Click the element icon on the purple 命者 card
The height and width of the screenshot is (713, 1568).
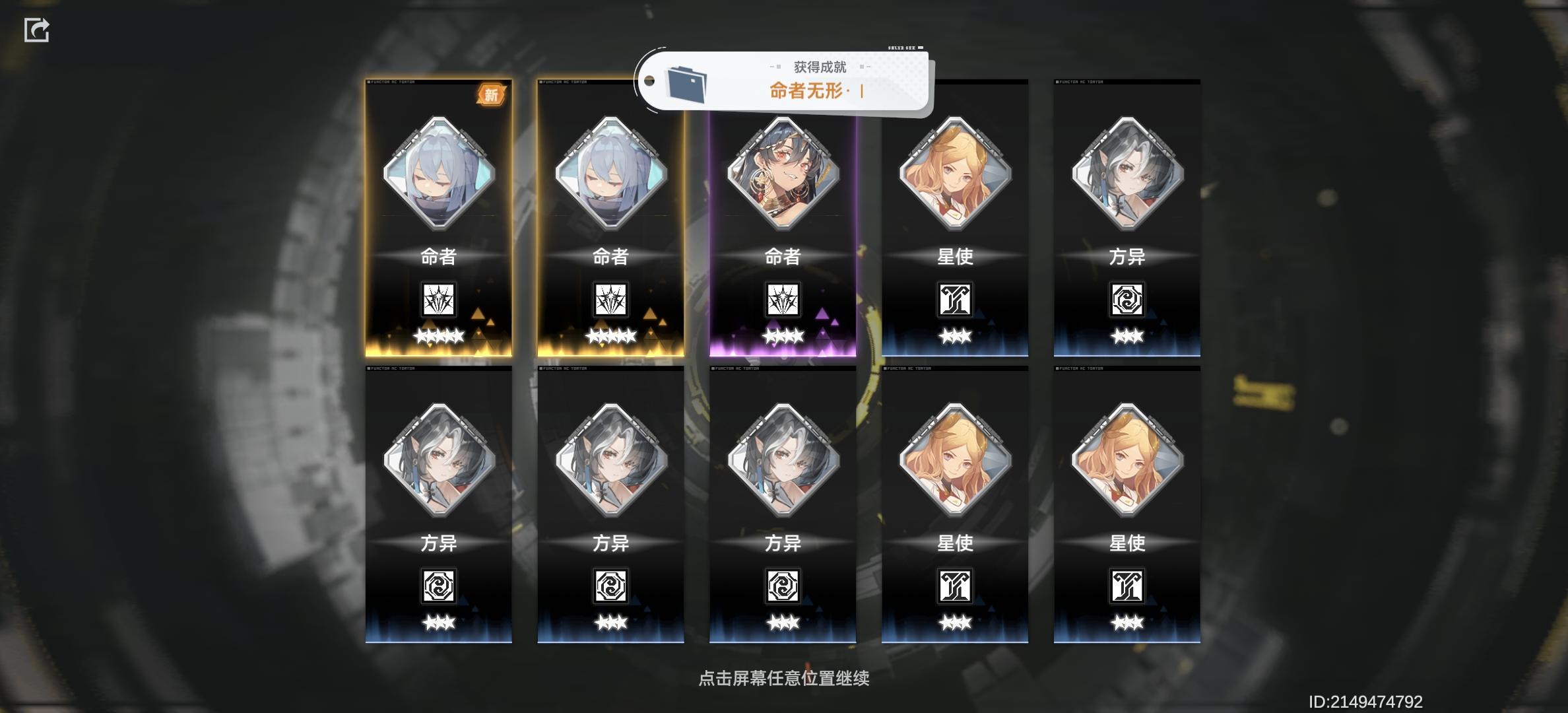coord(783,300)
